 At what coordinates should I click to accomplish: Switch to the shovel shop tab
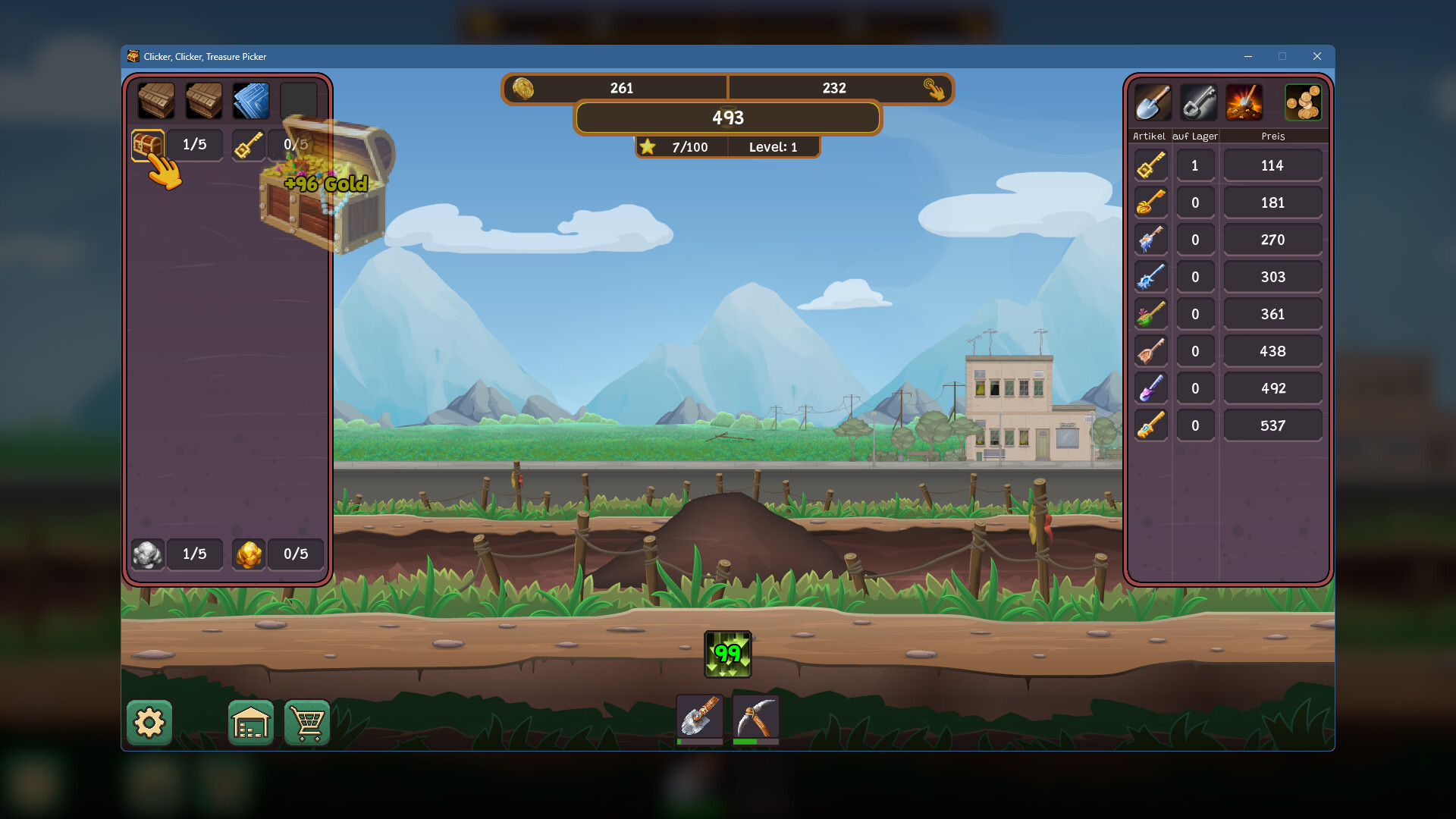click(x=1153, y=102)
